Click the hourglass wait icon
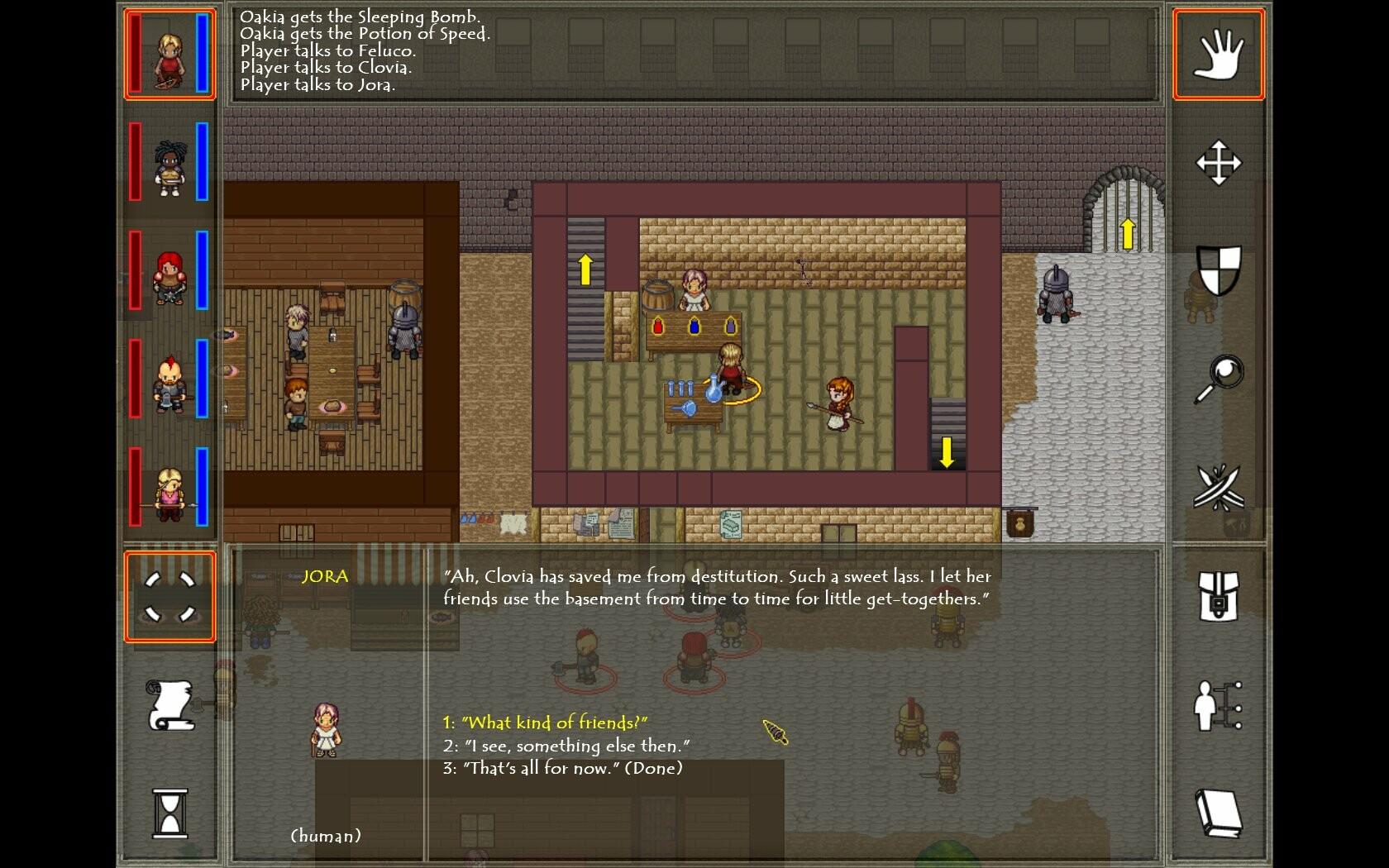The height and width of the screenshot is (868, 1389). click(x=169, y=813)
